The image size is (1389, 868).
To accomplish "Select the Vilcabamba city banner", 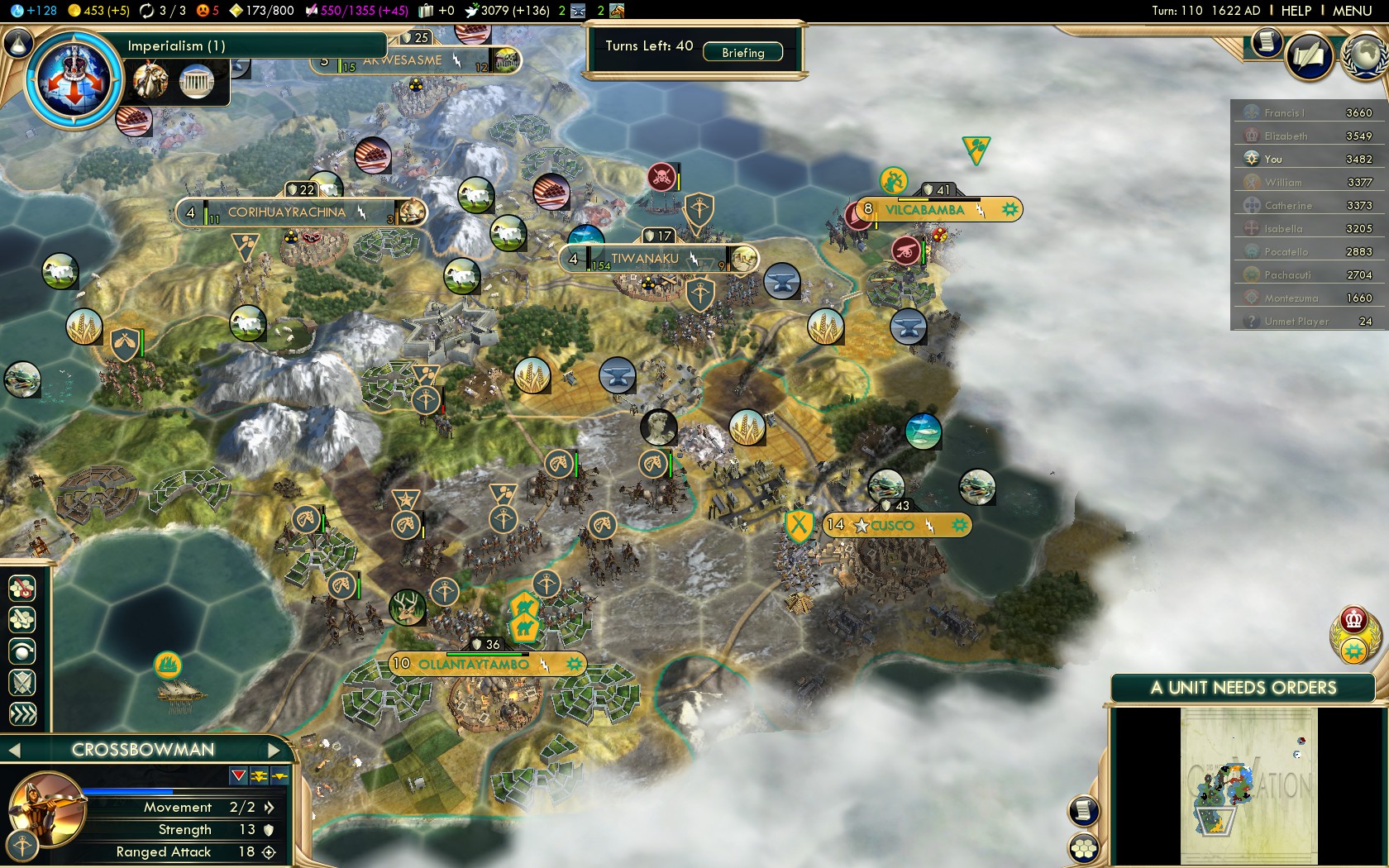I will pos(924,210).
